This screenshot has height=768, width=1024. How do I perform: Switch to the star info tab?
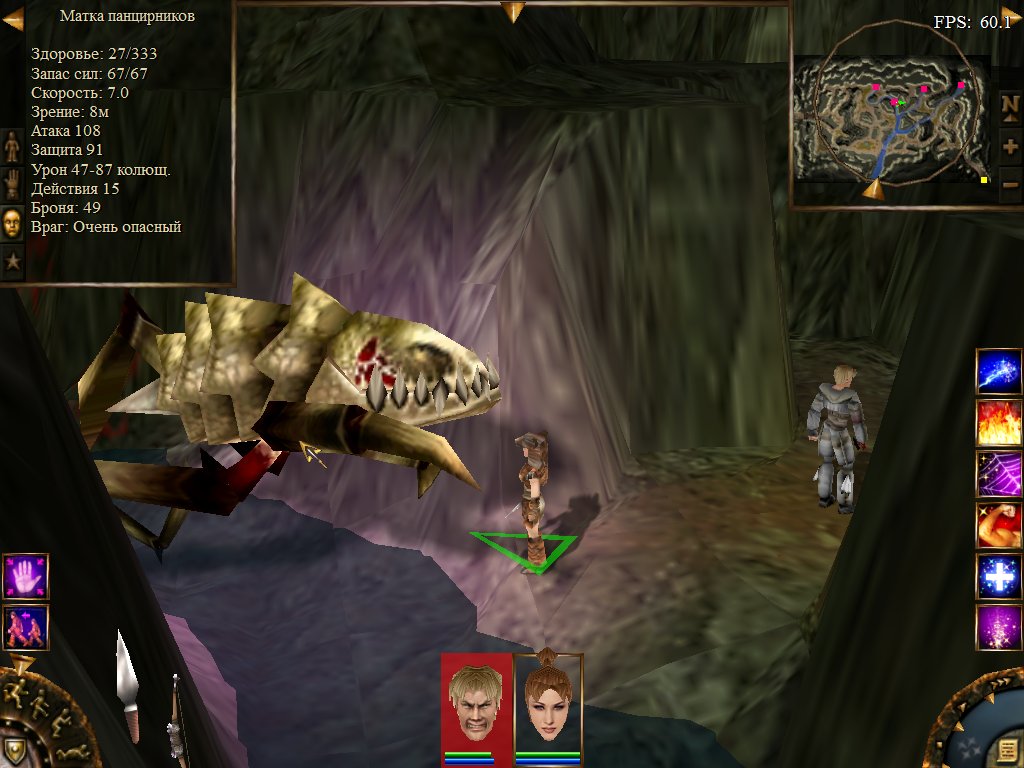click(12, 262)
